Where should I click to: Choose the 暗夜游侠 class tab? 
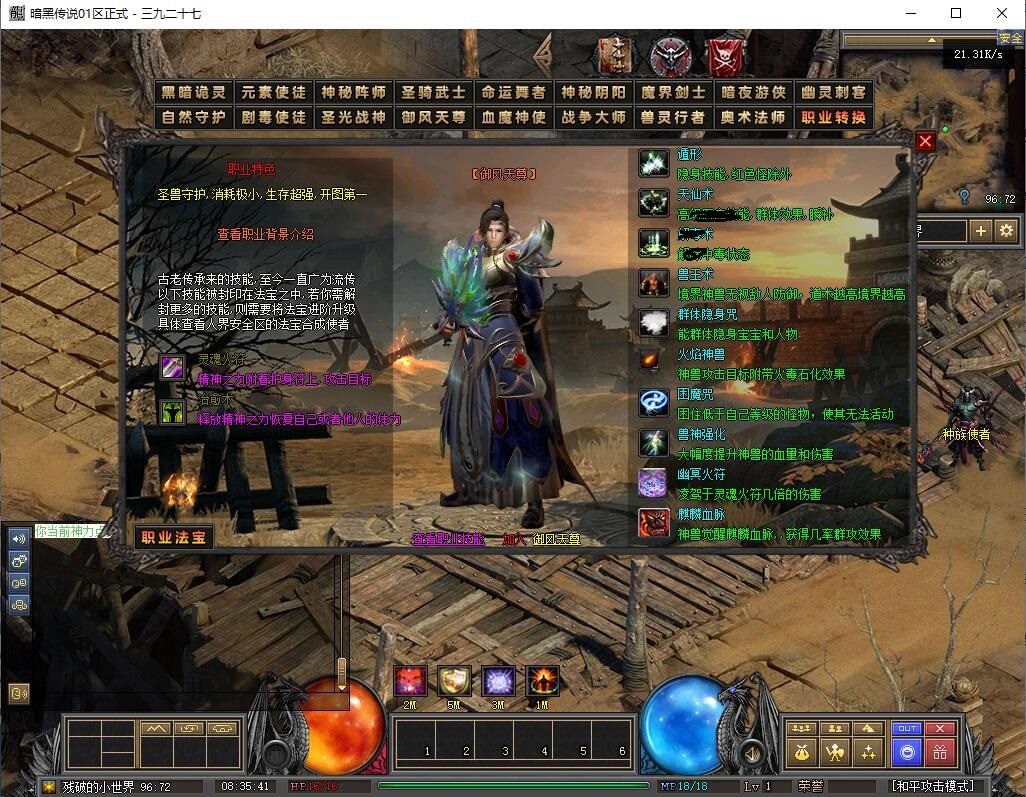[754, 92]
